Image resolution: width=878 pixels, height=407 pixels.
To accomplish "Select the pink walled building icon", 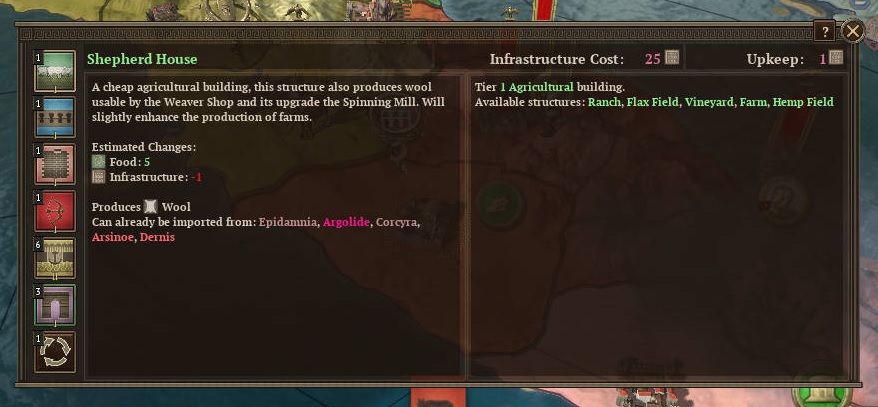I will pos(55,165).
